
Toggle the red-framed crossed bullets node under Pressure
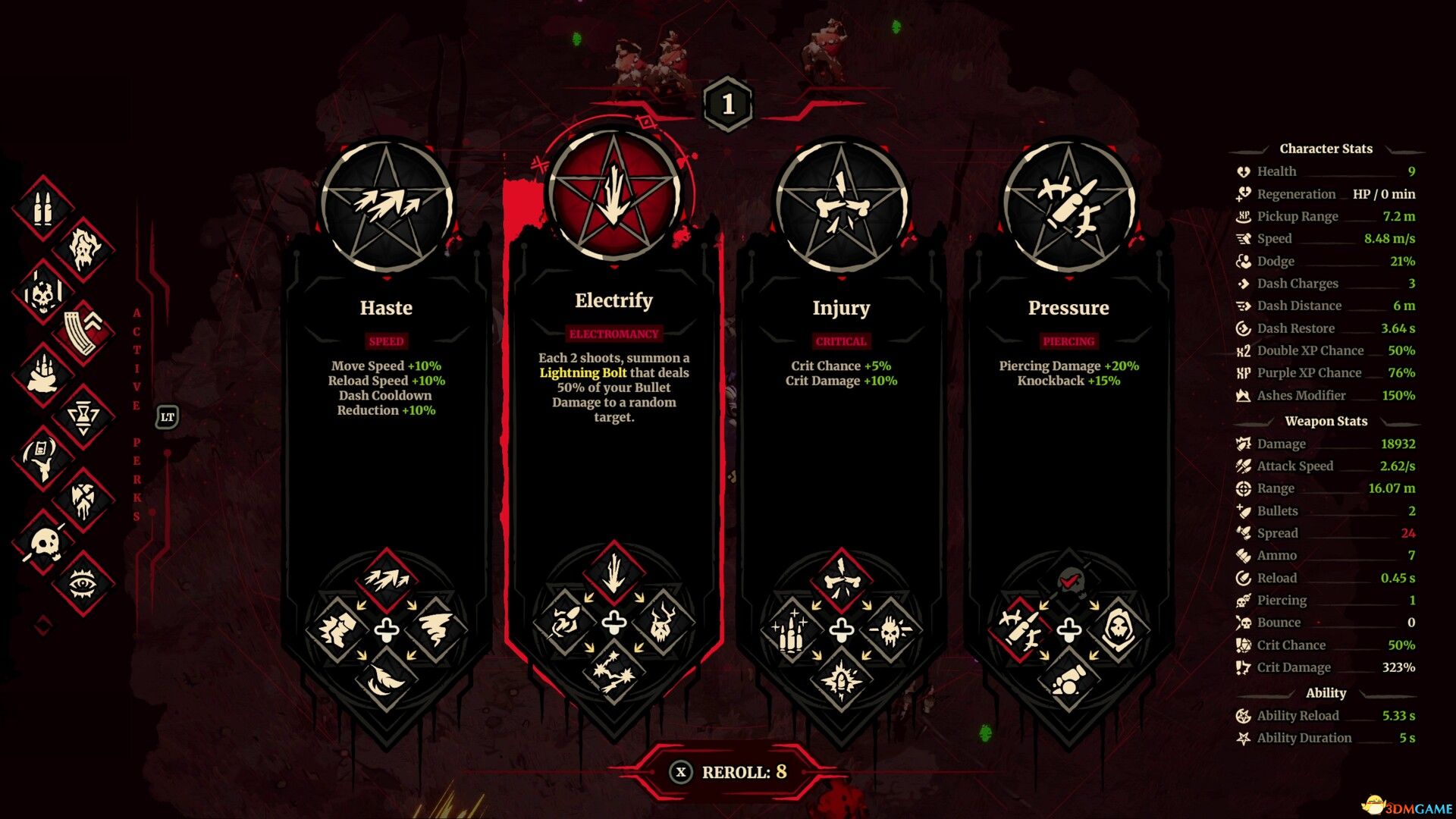tap(1021, 629)
